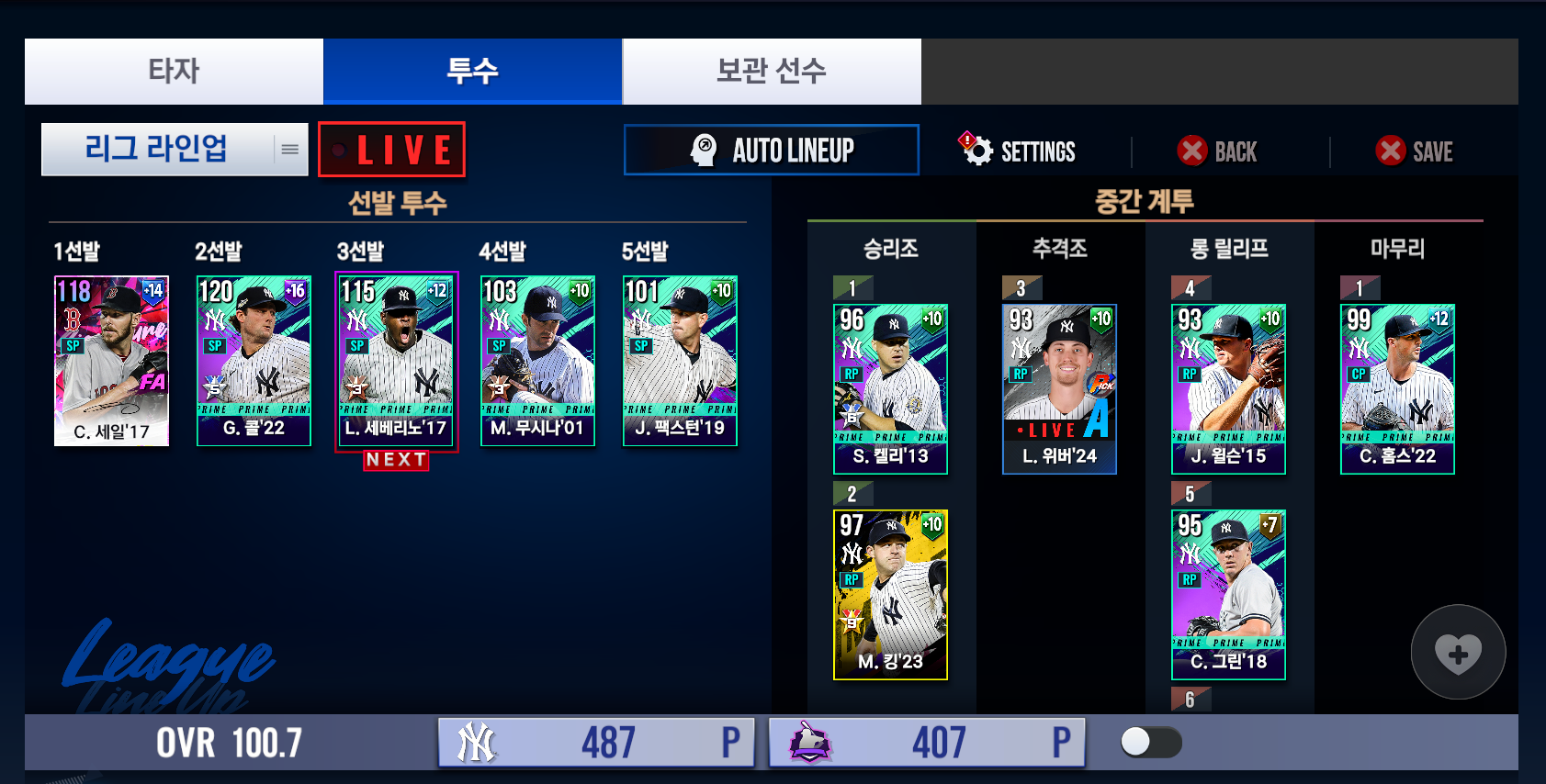Click the heart plus button
Viewport: 1546px width, 784px height.
pyautogui.click(x=1458, y=653)
